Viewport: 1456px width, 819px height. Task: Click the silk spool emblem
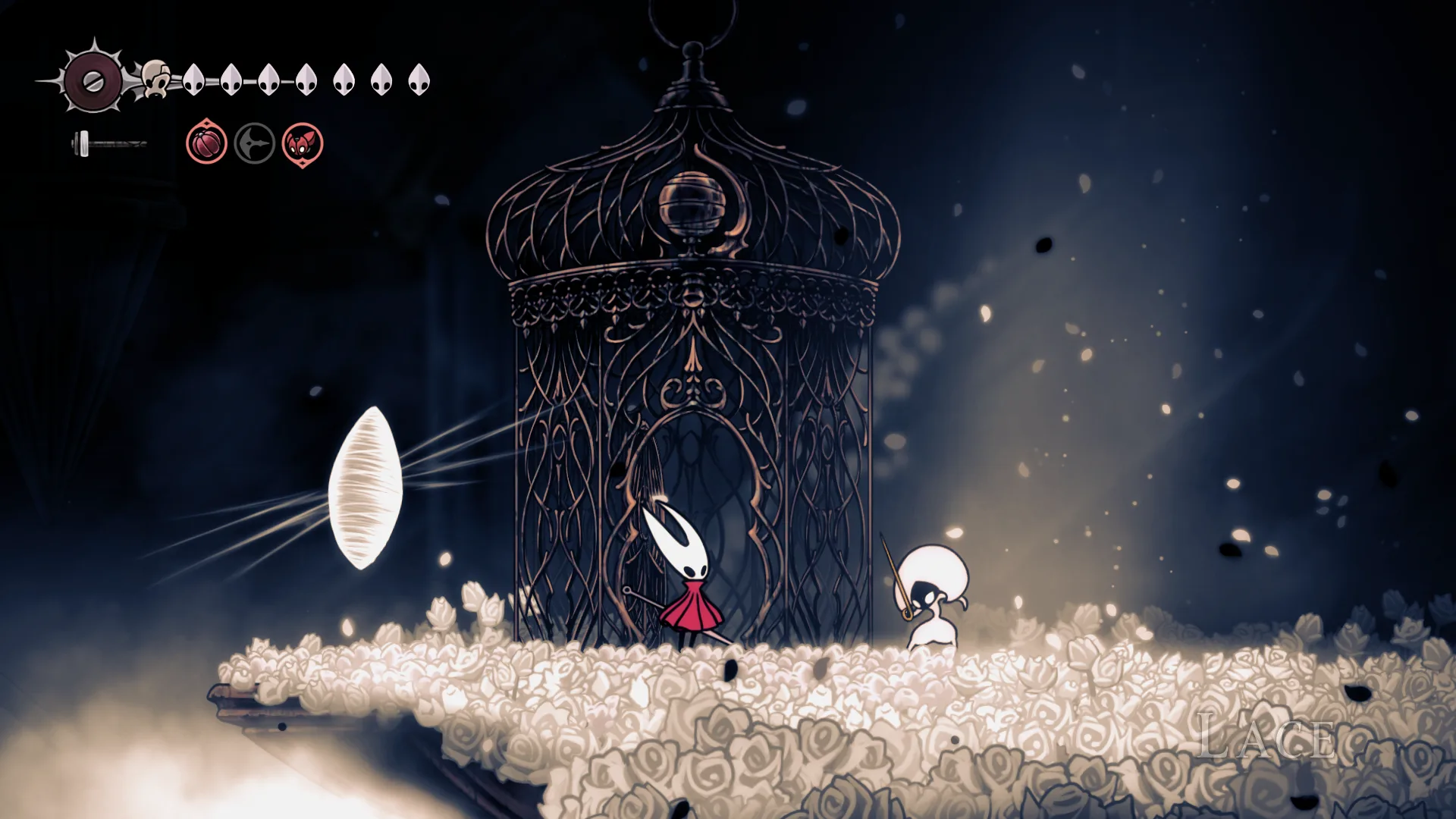click(x=93, y=80)
